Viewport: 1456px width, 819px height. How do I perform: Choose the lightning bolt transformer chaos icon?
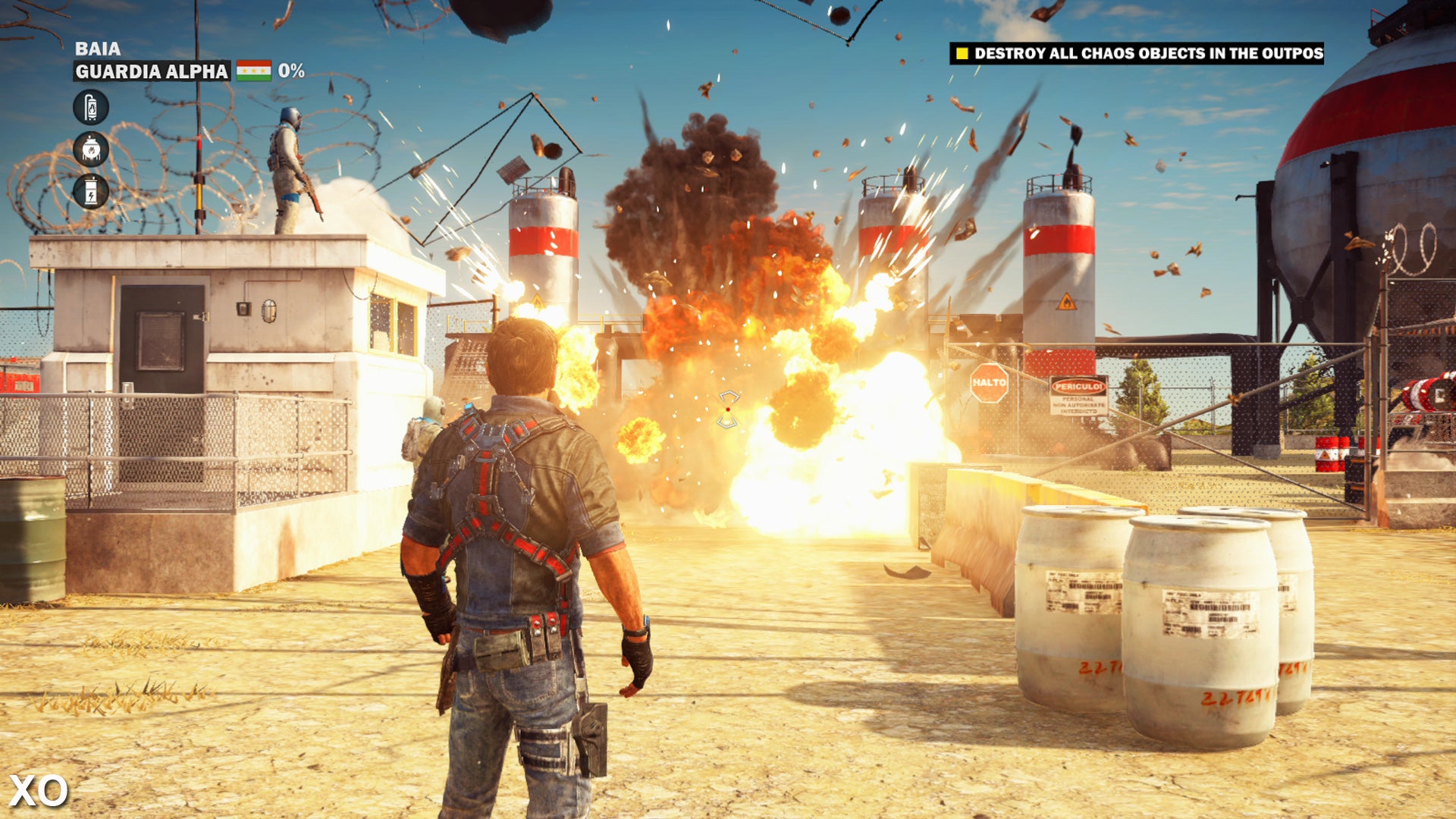pos(91,191)
